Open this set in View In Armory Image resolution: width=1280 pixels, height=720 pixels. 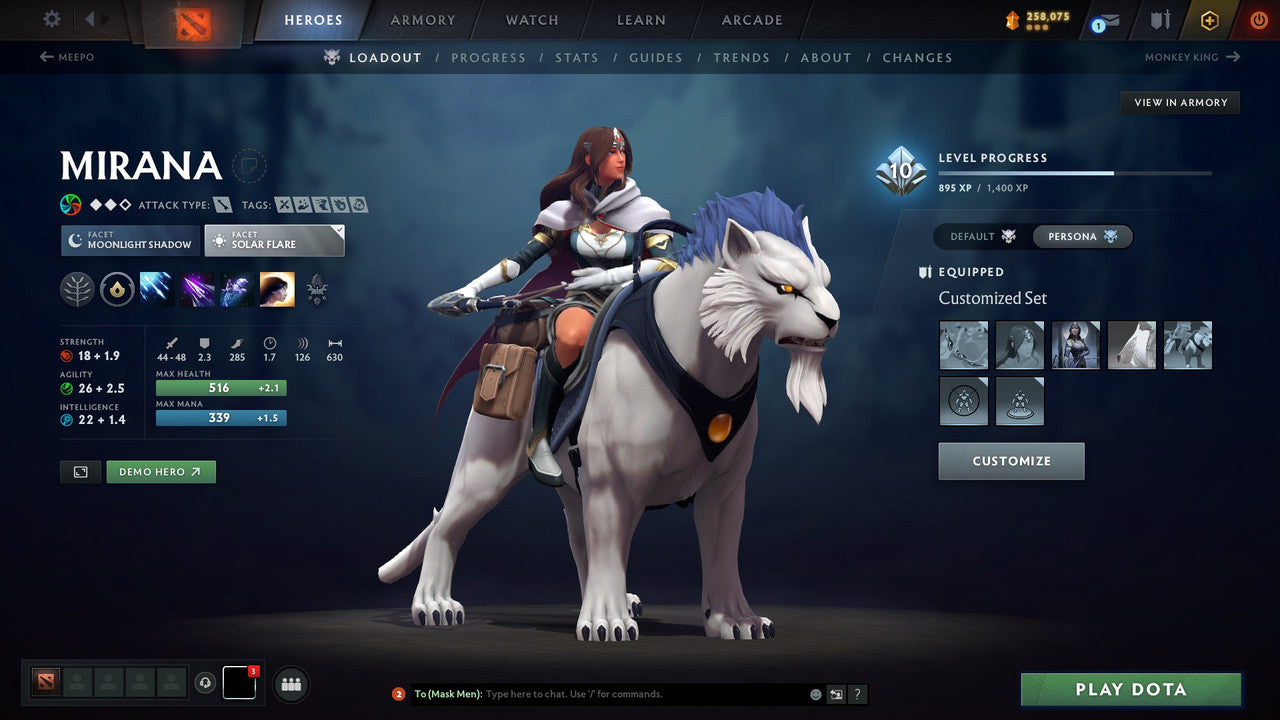(1180, 102)
